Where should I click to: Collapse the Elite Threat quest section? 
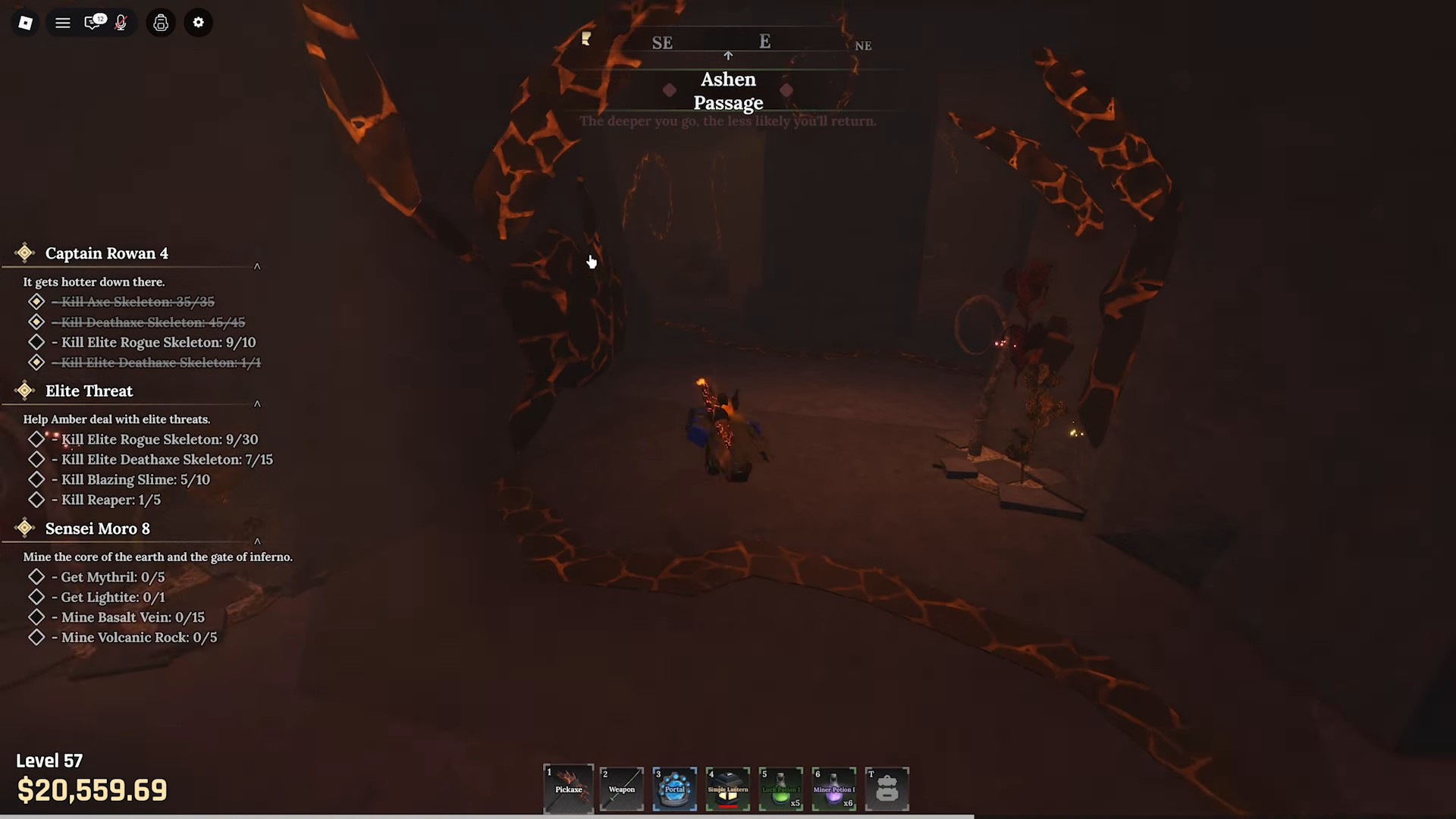pos(257,404)
